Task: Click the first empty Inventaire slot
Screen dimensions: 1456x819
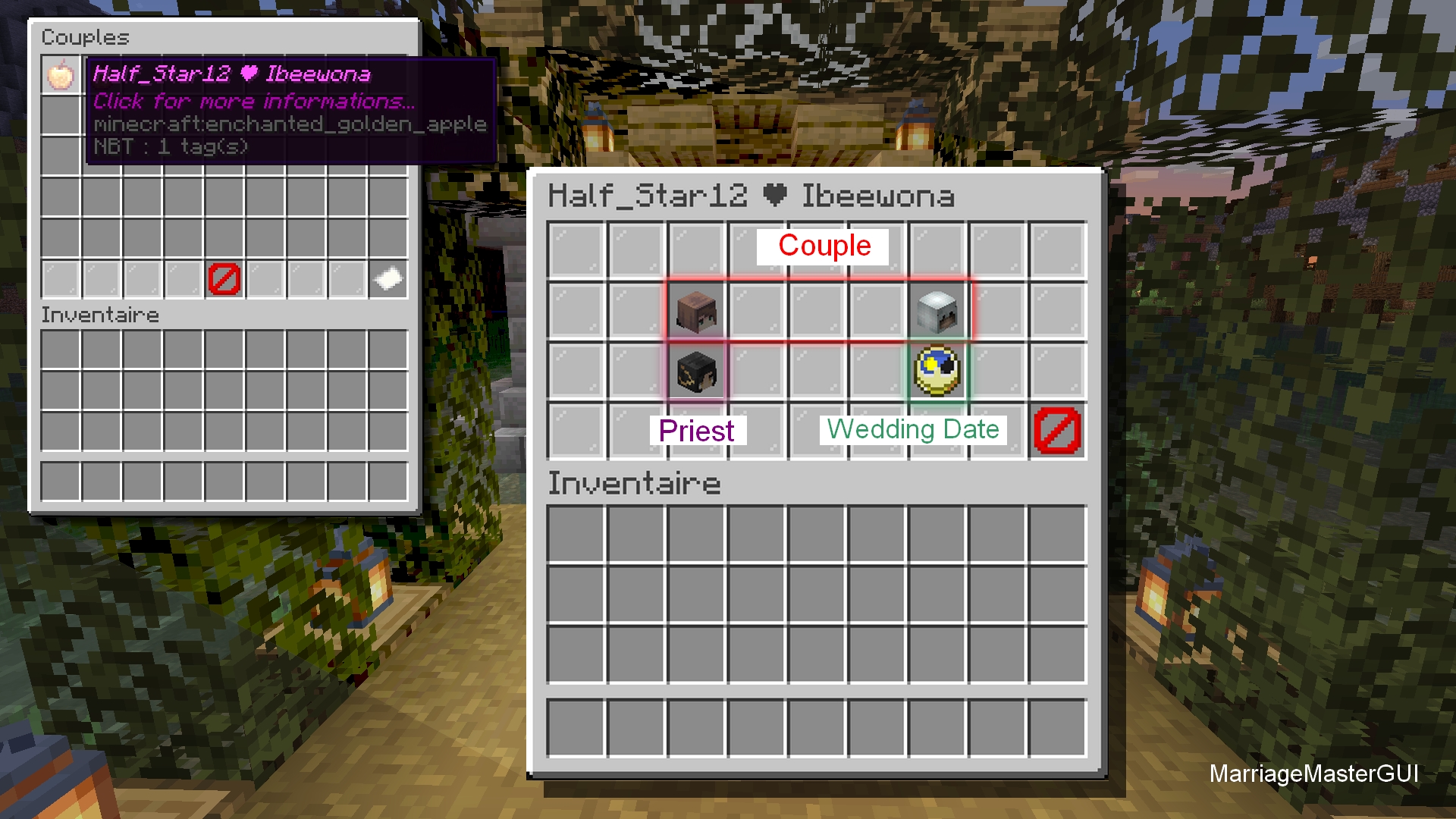Action: pos(573,535)
